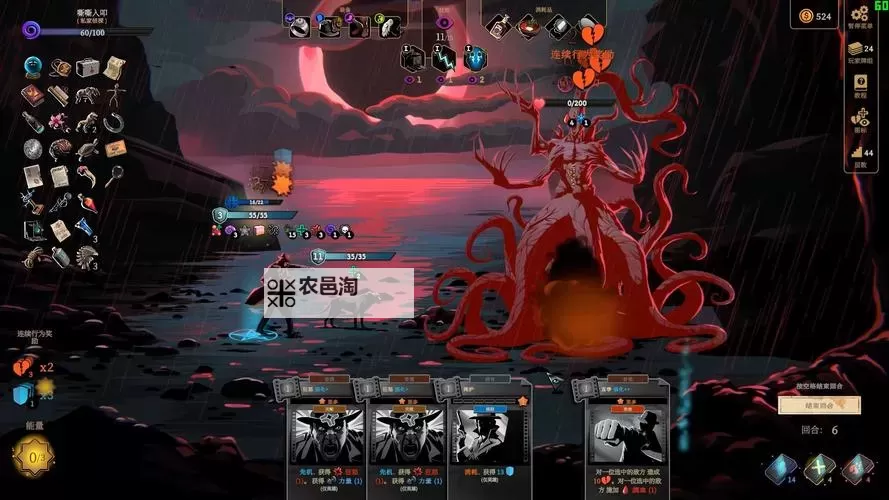Image resolution: width=889 pixels, height=500 pixels.
Task: Select the magnifying glass relic
Action: pos(116,175)
